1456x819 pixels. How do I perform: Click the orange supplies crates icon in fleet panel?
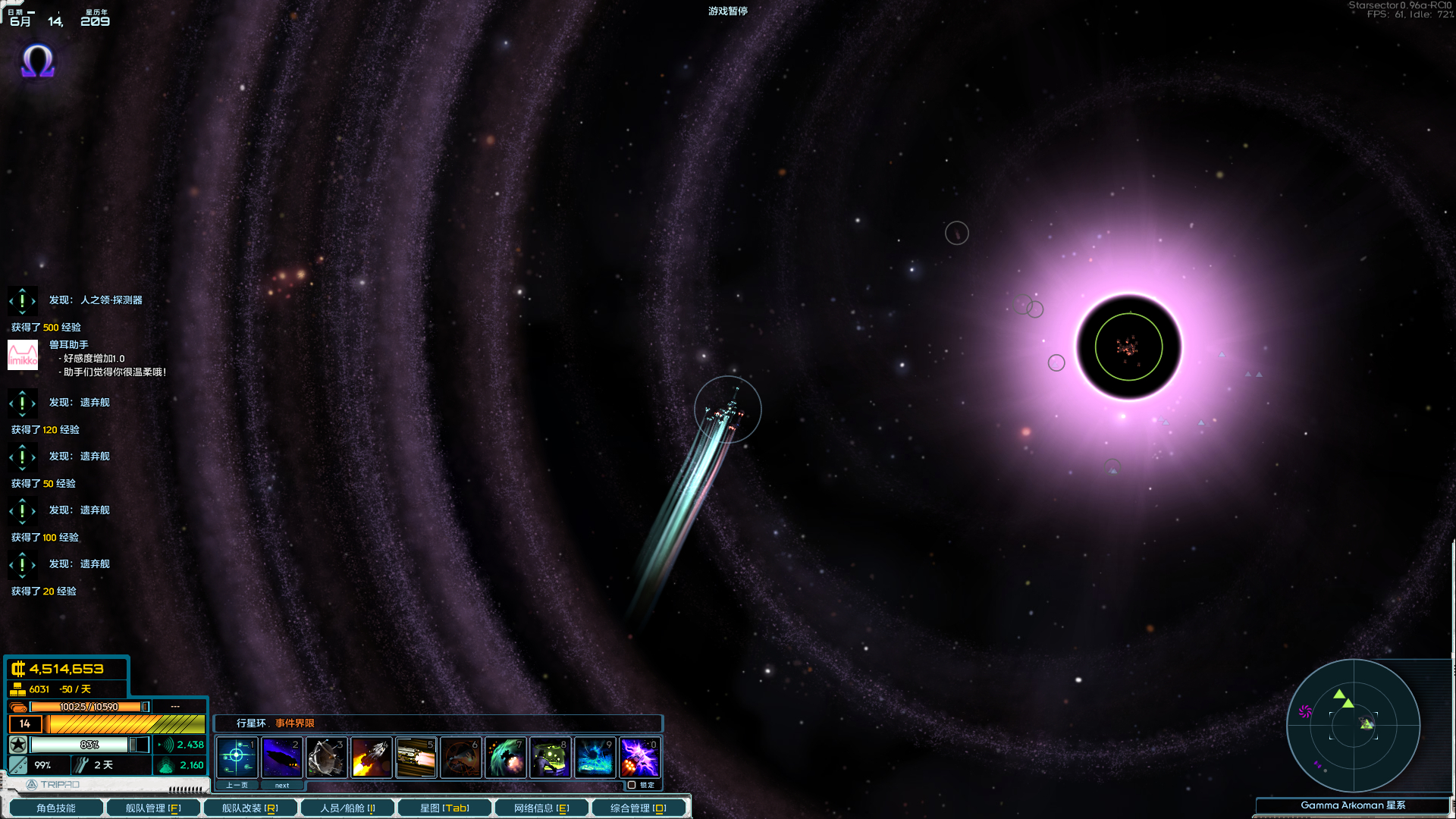pyautogui.click(x=17, y=706)
